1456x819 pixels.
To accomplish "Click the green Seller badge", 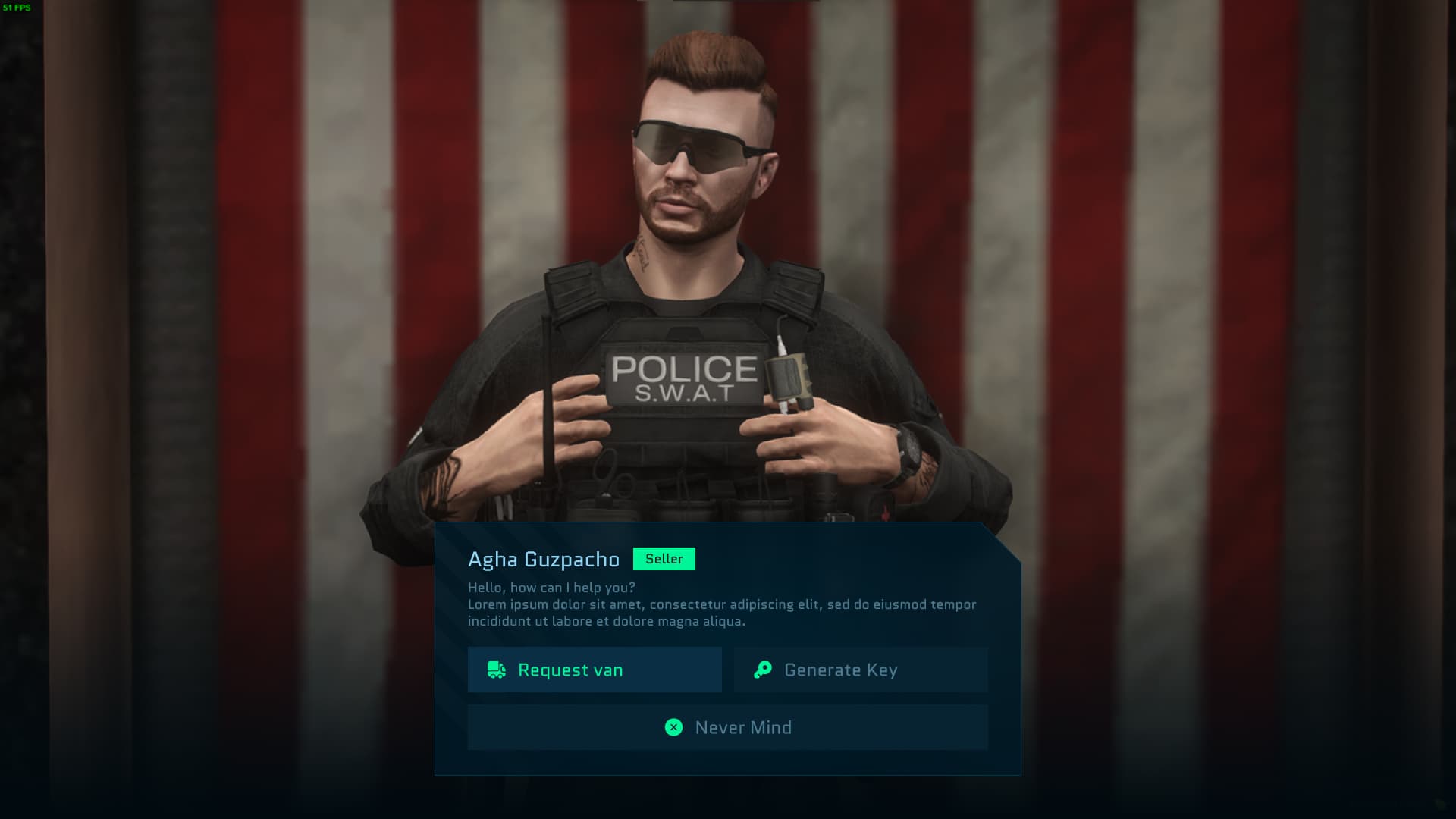I will pyautogui.click(x=664, y=559).
